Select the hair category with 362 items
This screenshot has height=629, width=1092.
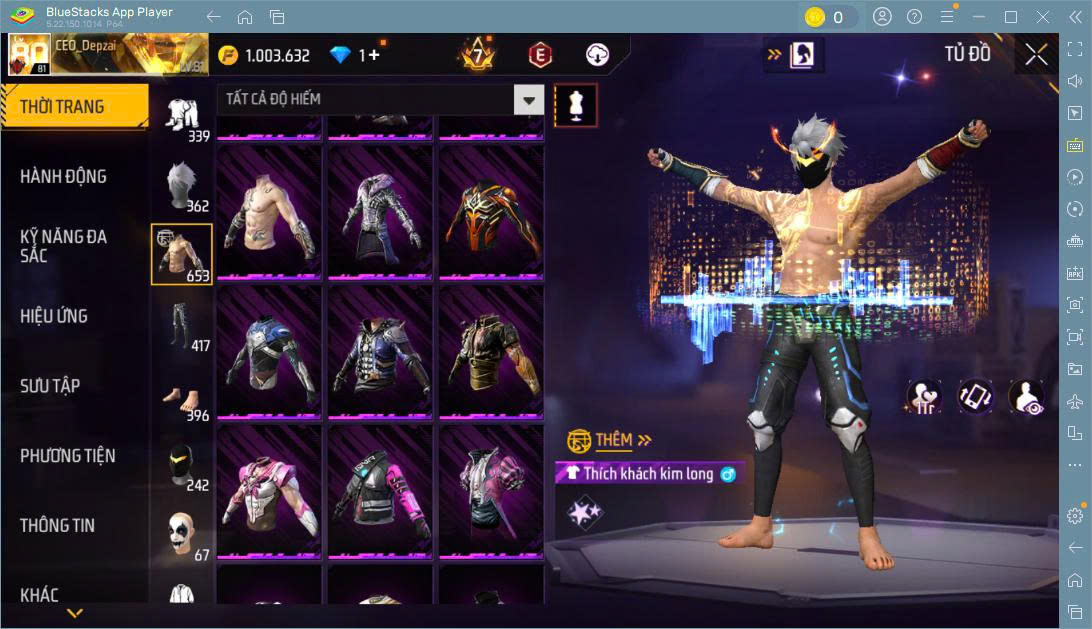pyautogui.click(x=181, y=185)
